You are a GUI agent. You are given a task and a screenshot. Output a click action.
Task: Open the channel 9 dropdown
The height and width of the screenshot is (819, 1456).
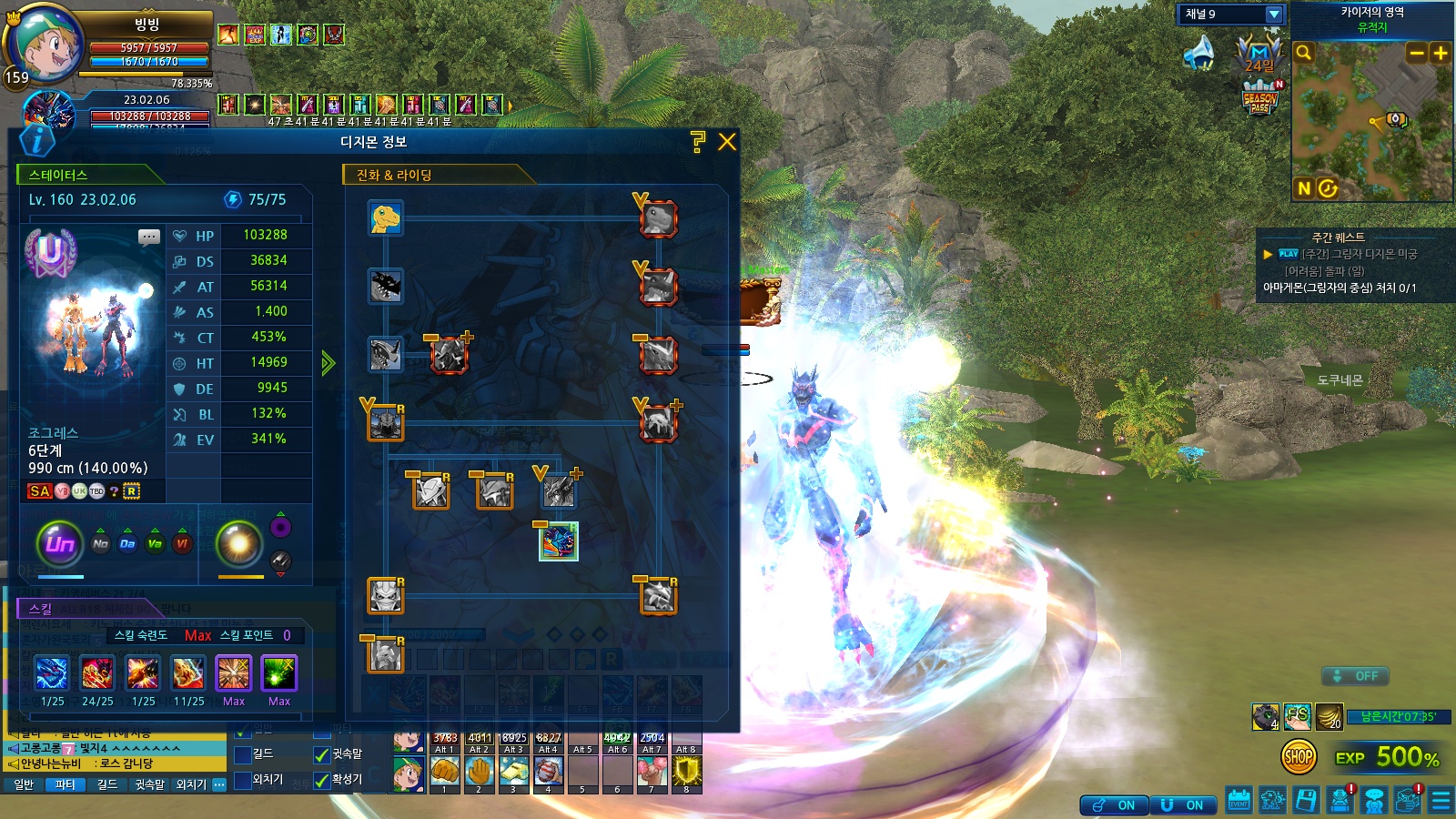click(1274, 15)
